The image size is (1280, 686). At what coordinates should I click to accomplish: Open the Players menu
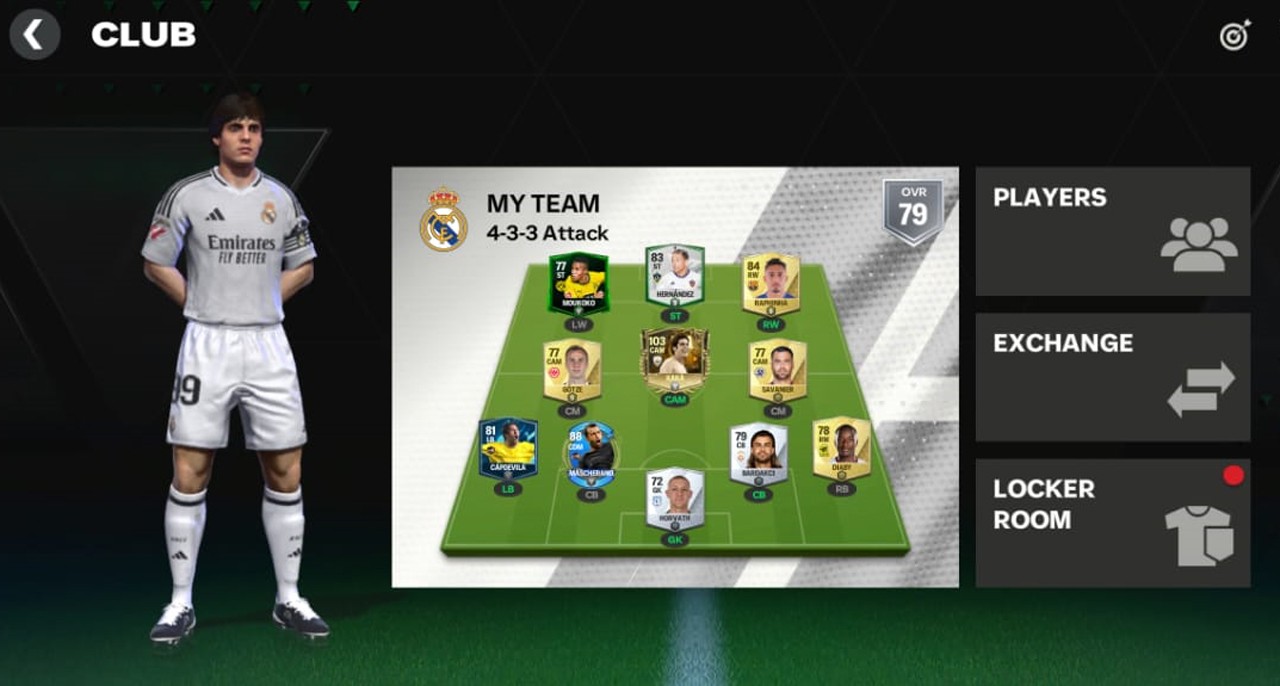pos(1112,231)
